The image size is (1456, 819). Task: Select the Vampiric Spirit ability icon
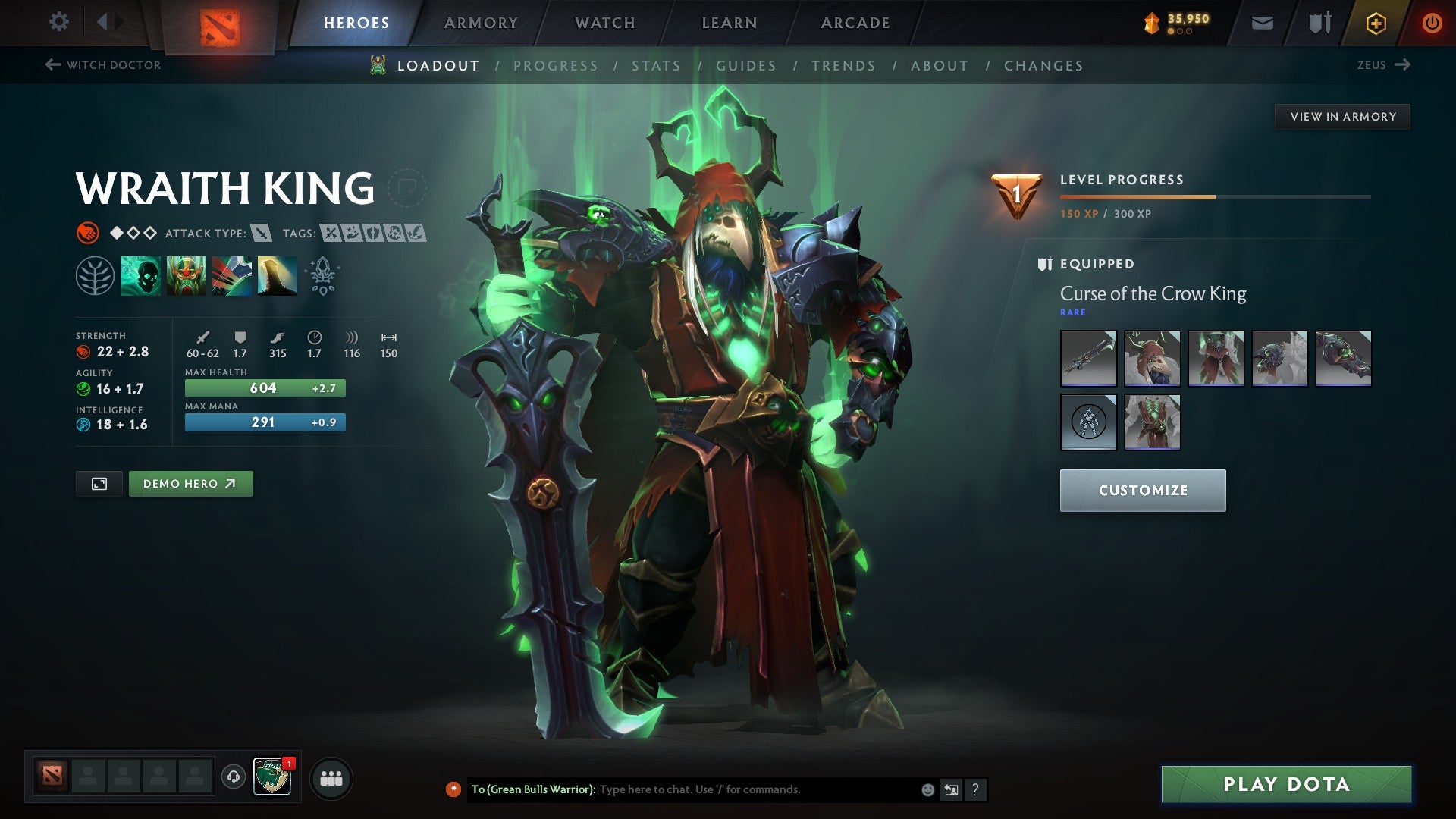[x=187, y=275]
